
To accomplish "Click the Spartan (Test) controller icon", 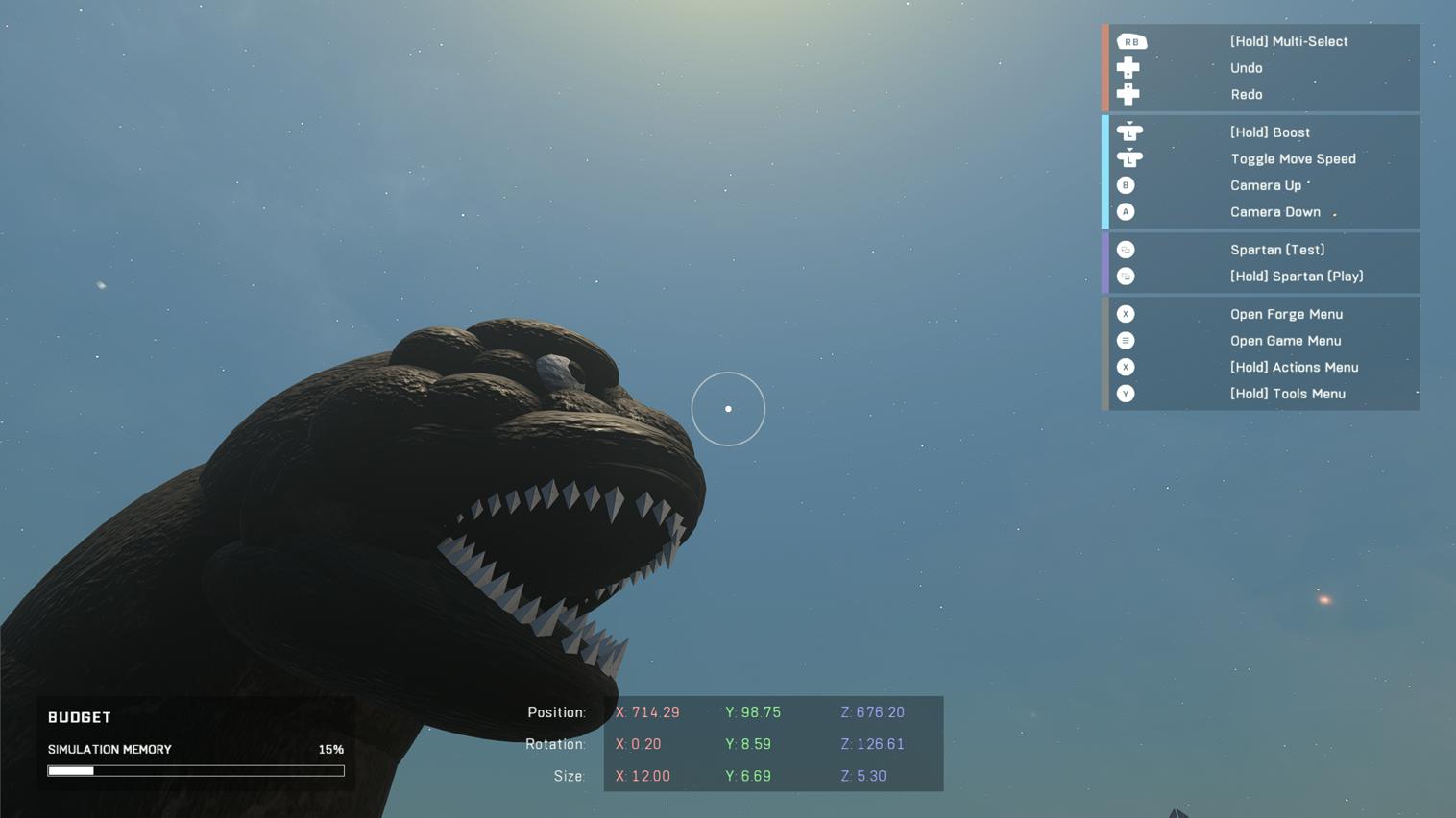I will pyautogui.click(x=1125, y=249).
